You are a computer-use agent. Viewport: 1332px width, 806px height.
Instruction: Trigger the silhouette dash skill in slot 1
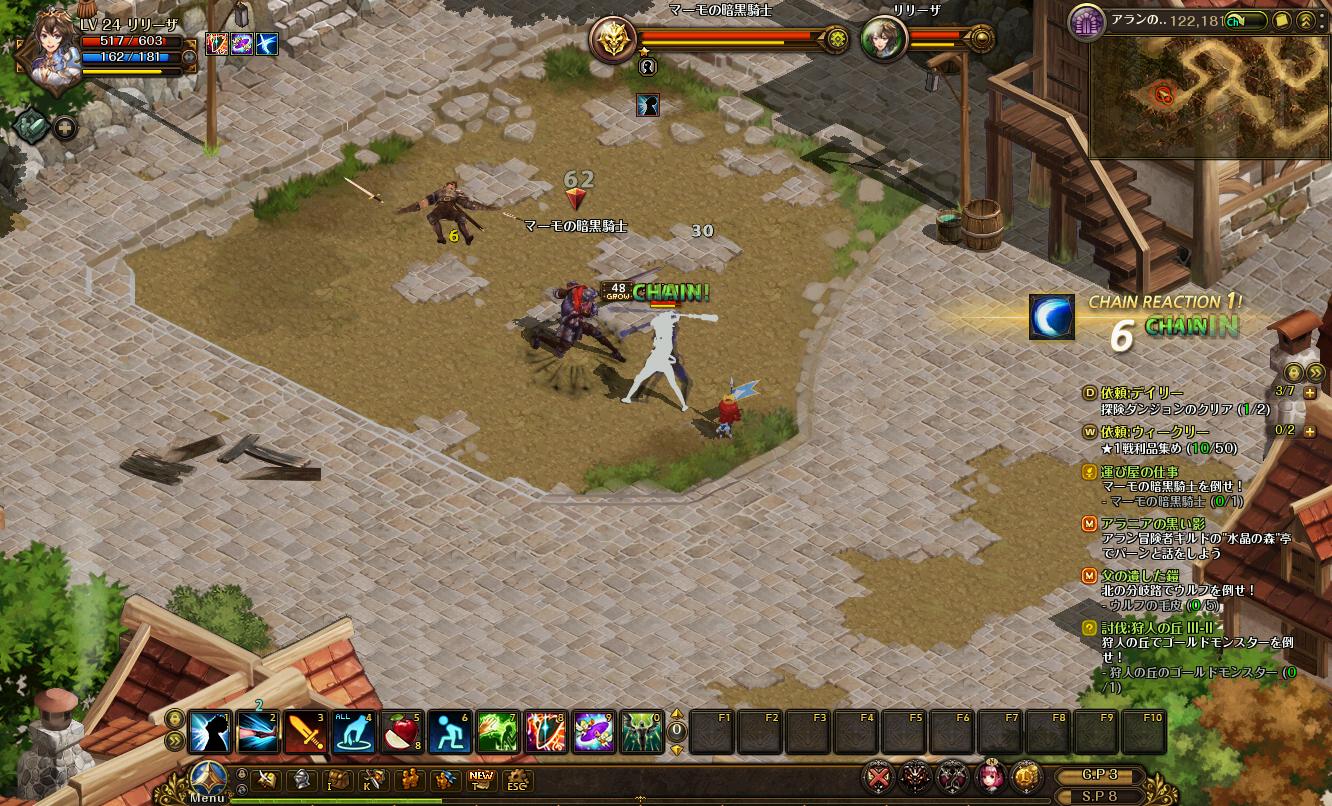[x=209, y=732]
